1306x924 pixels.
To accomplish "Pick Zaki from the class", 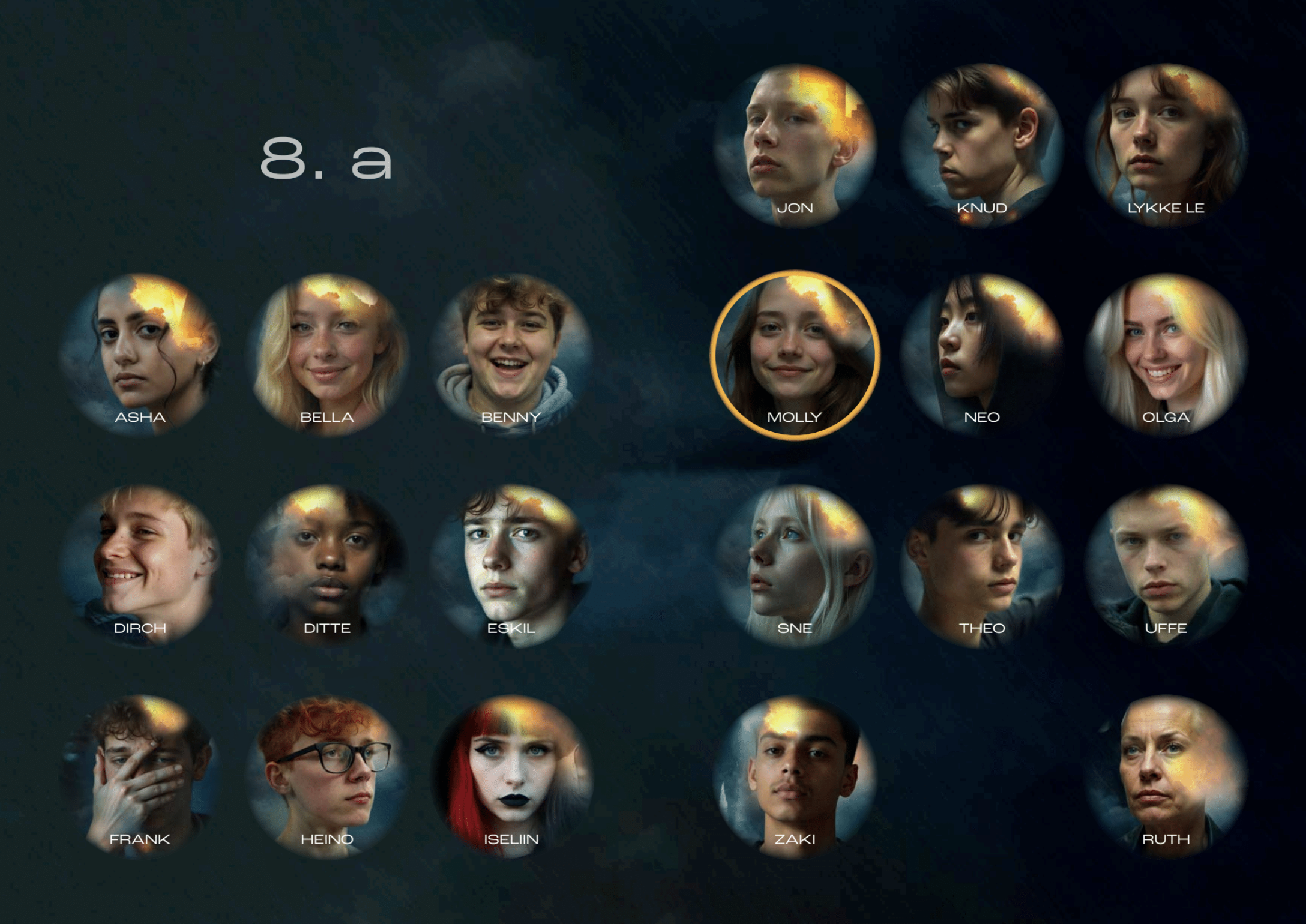I will [795, 776].
